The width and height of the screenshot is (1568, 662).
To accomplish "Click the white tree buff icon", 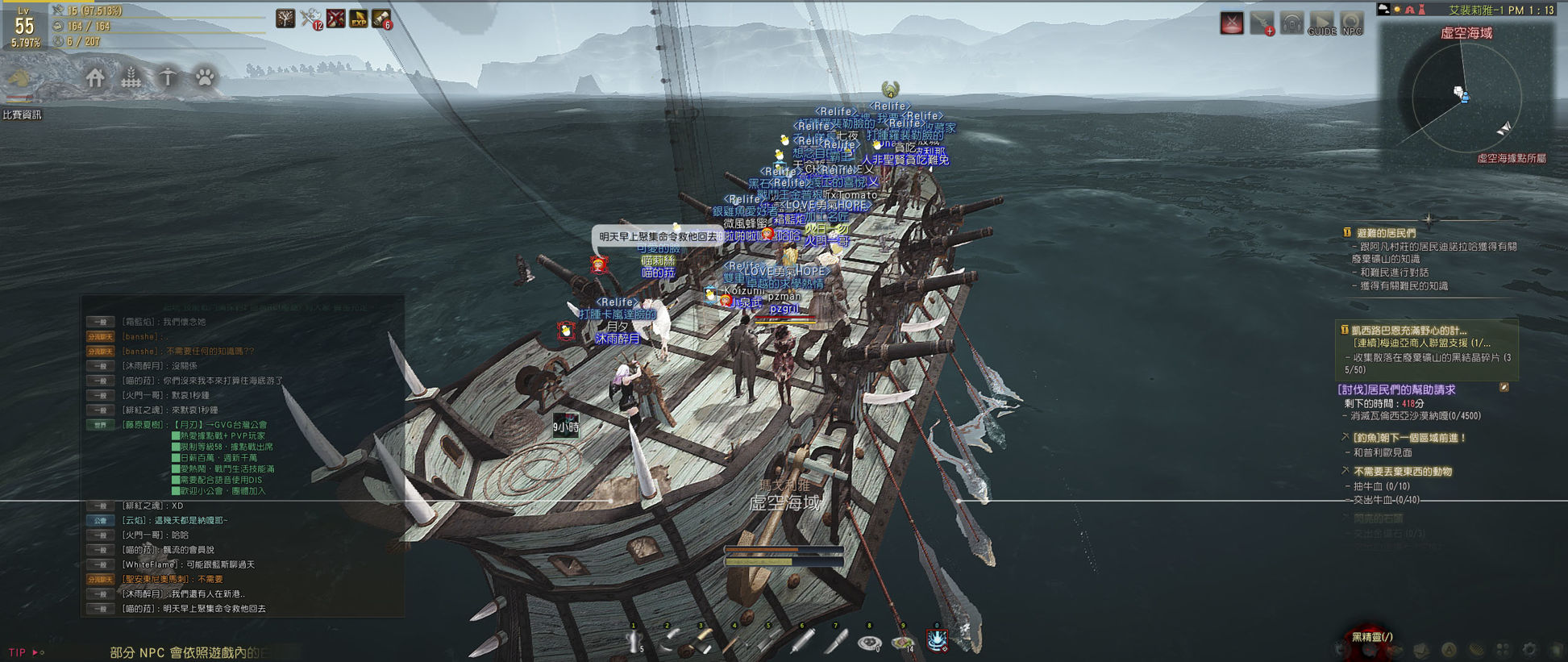I will (285, 18).
